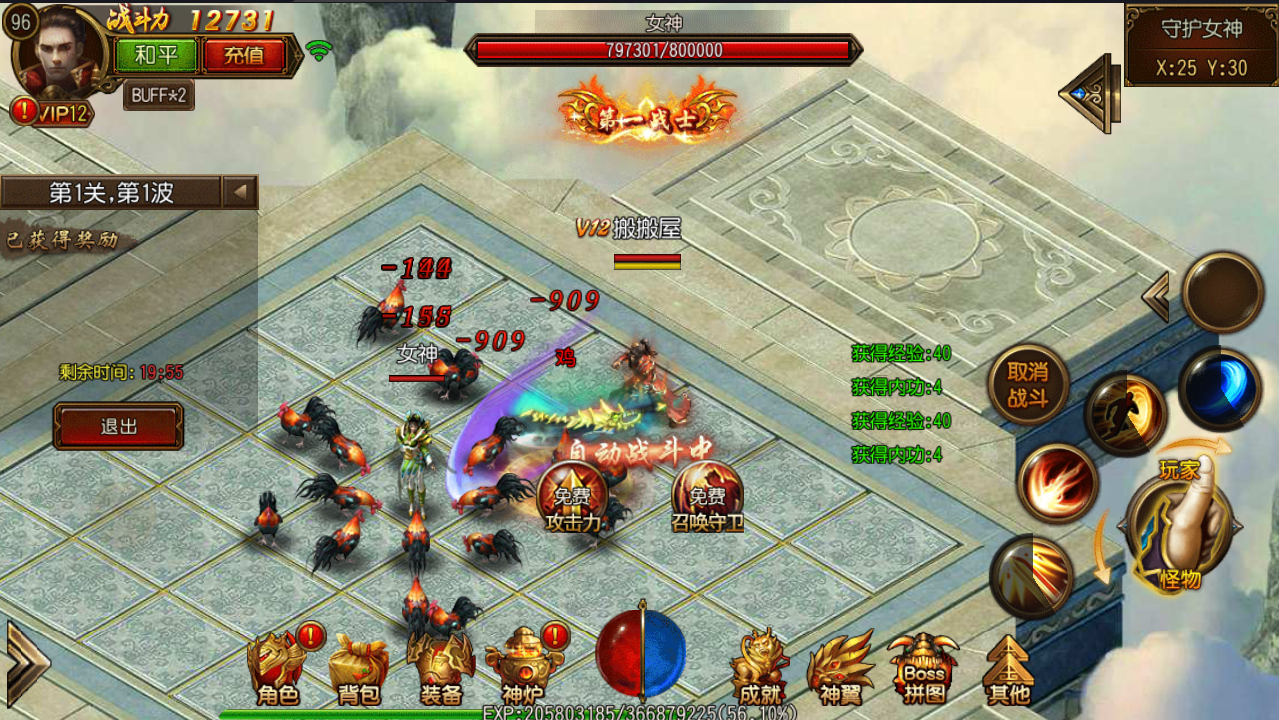The height and width of the screenshot is (720, 1279).
Task: Open the 神翼 wings menu
Action: 840,667
